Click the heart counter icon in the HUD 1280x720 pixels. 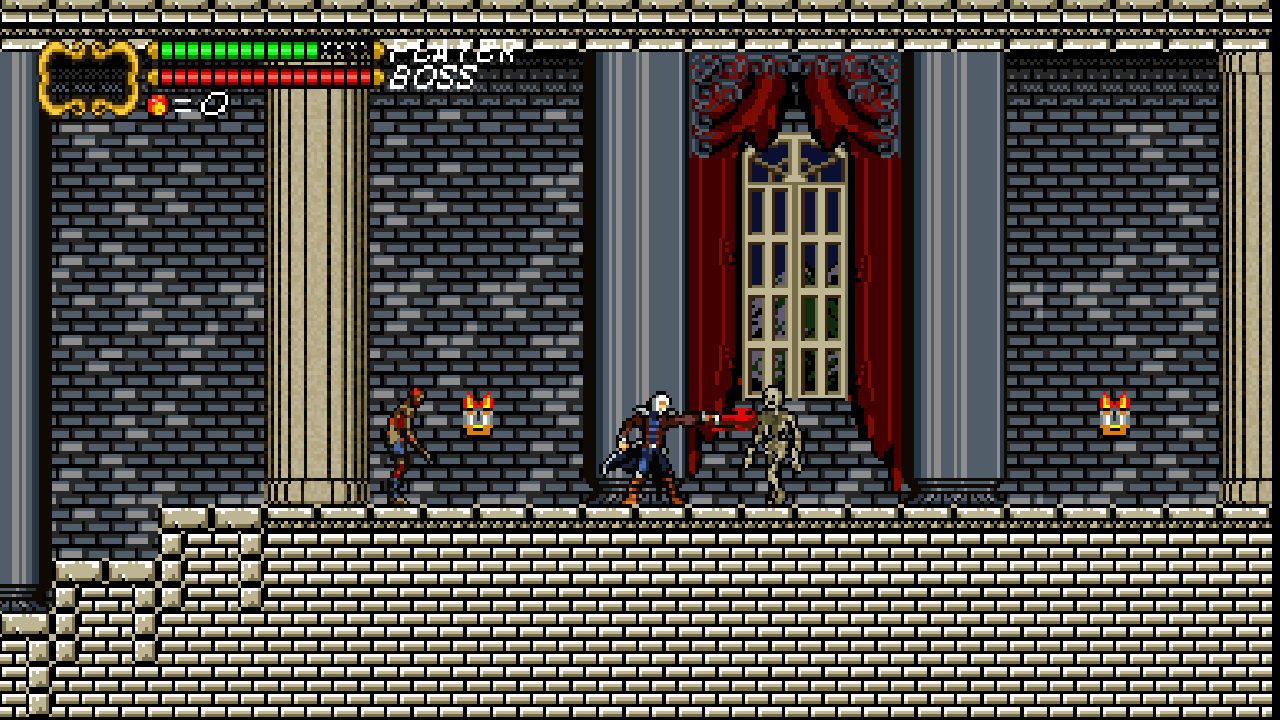click(157, 102)
